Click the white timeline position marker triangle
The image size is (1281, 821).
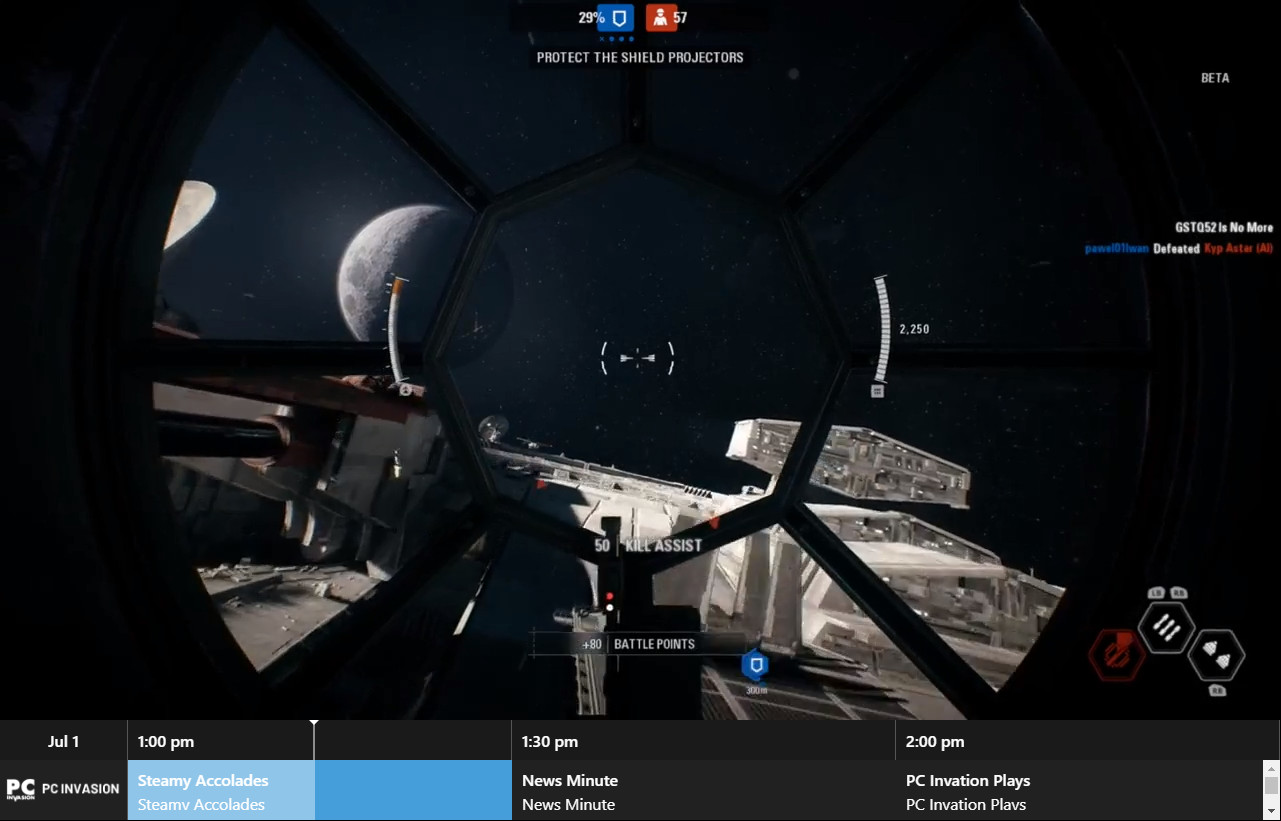pos(314,722)
